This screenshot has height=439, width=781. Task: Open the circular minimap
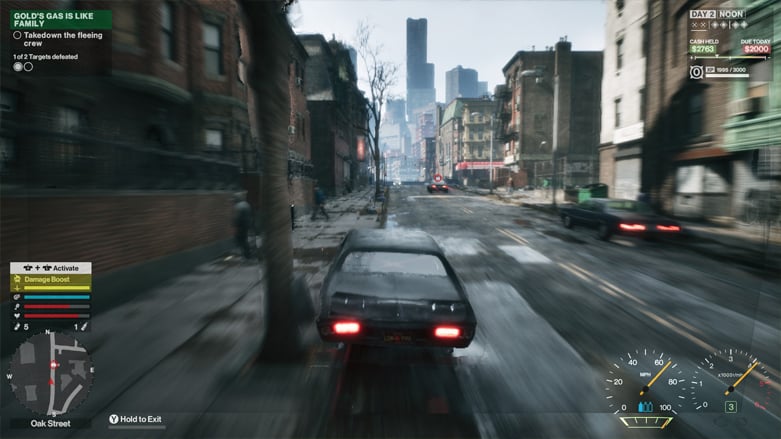pos(50,373)
